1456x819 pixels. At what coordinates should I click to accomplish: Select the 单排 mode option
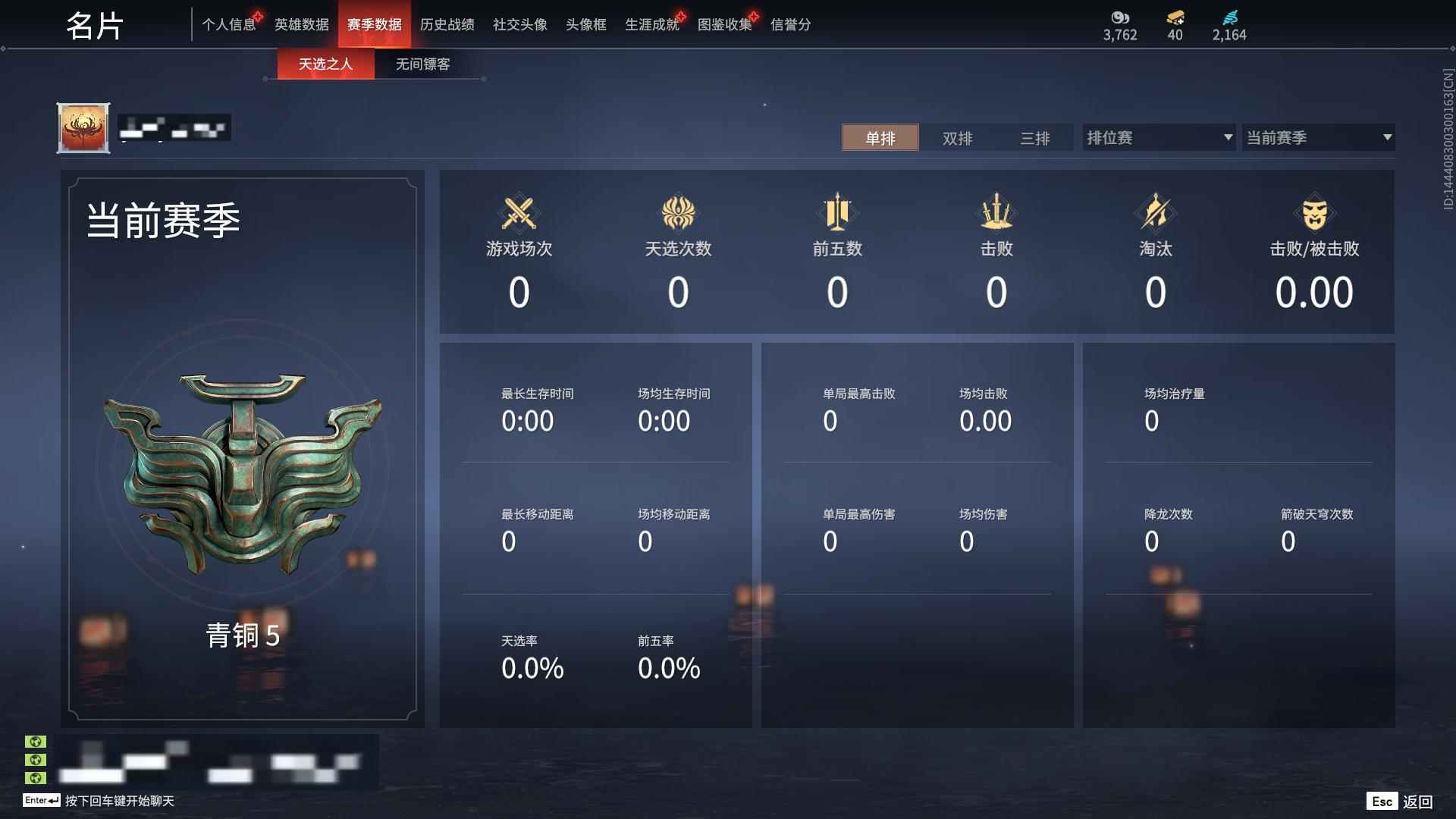[x=880, y=138]
